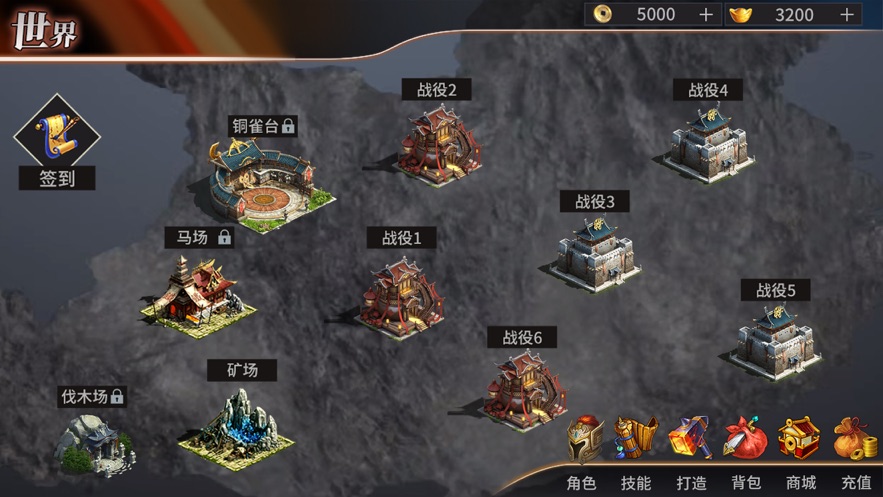The image size is (883, 497).
Task: Add more gold ingots with plus button
Action: (846, 15)
